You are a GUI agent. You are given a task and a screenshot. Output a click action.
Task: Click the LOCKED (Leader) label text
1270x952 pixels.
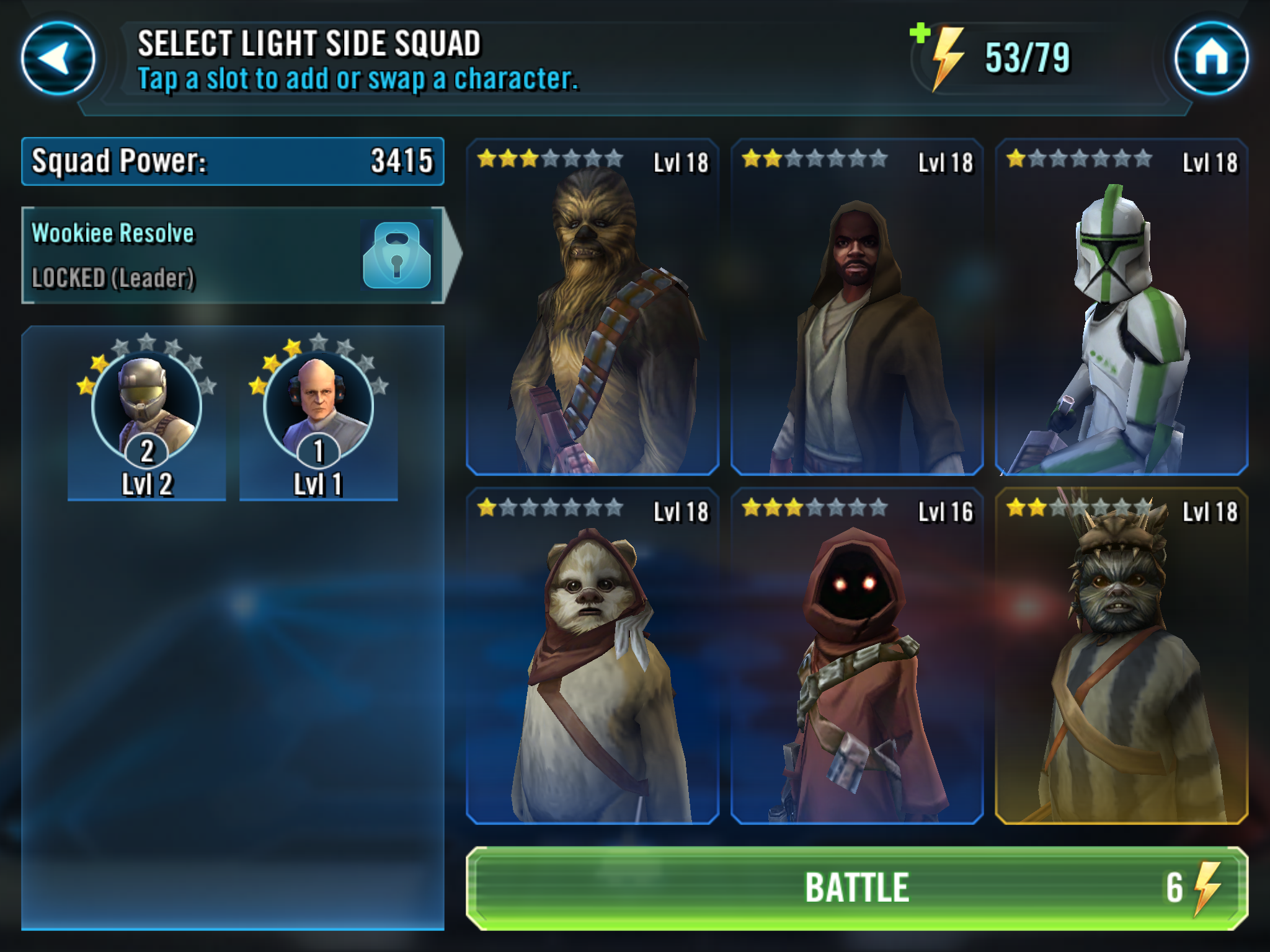113,278
